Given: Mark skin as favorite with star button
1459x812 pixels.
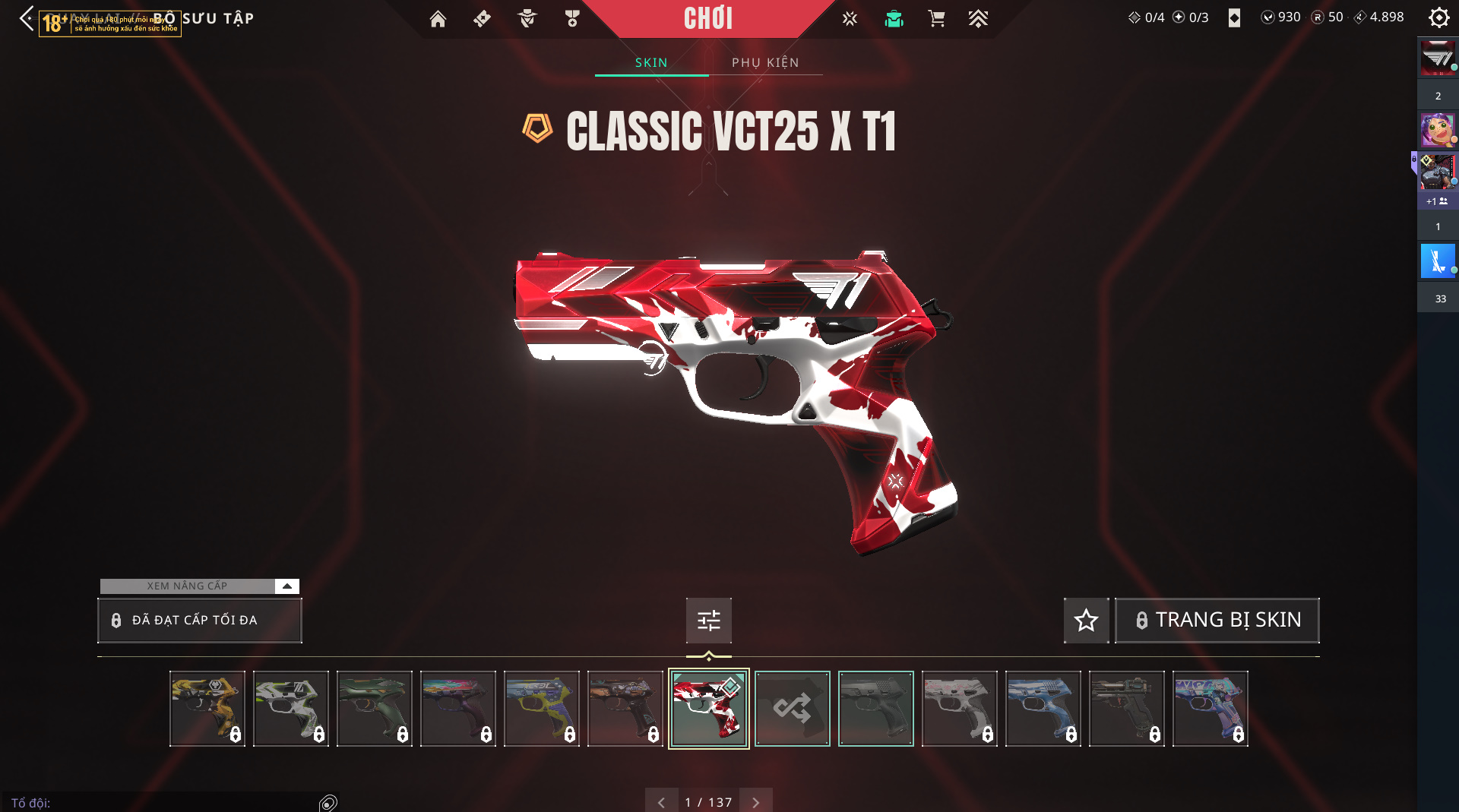Looking at the screenshot, I should (x=1086, y=621).
